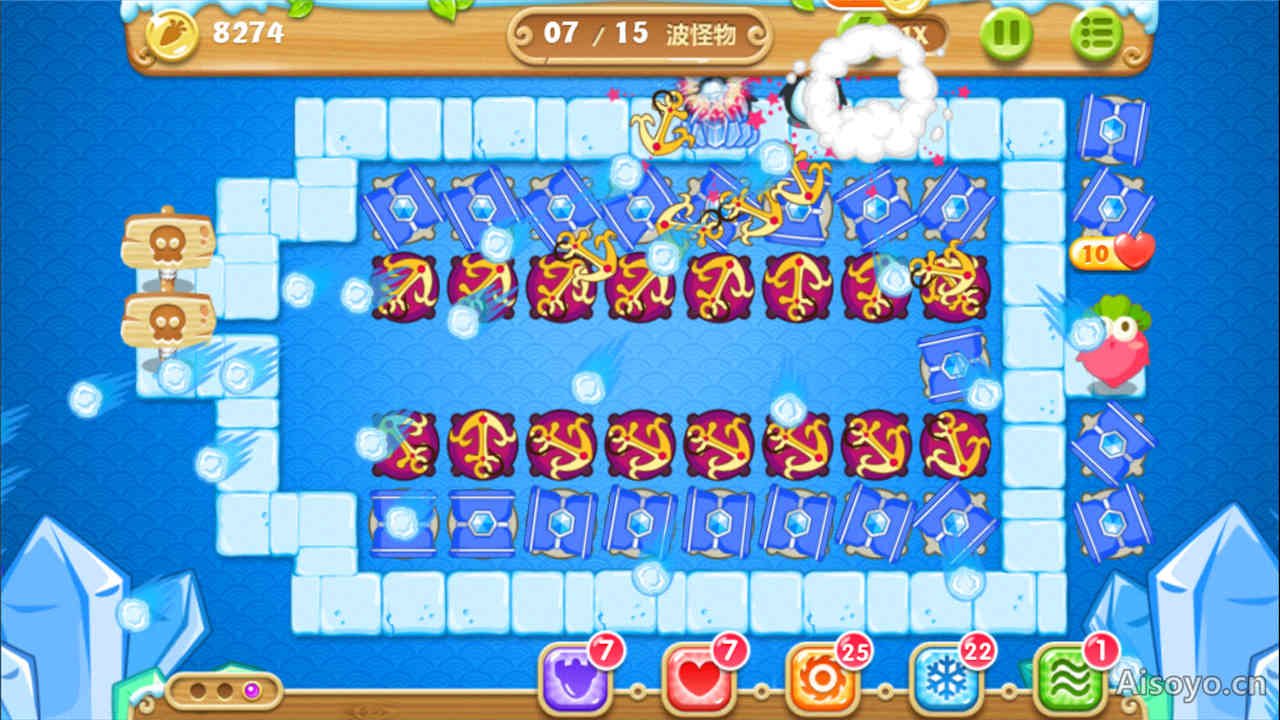Image resolution: width=1280 pixels, height=720 pixels.
Task: Select the purple glove tower icon
Action: tap(571, 691)
